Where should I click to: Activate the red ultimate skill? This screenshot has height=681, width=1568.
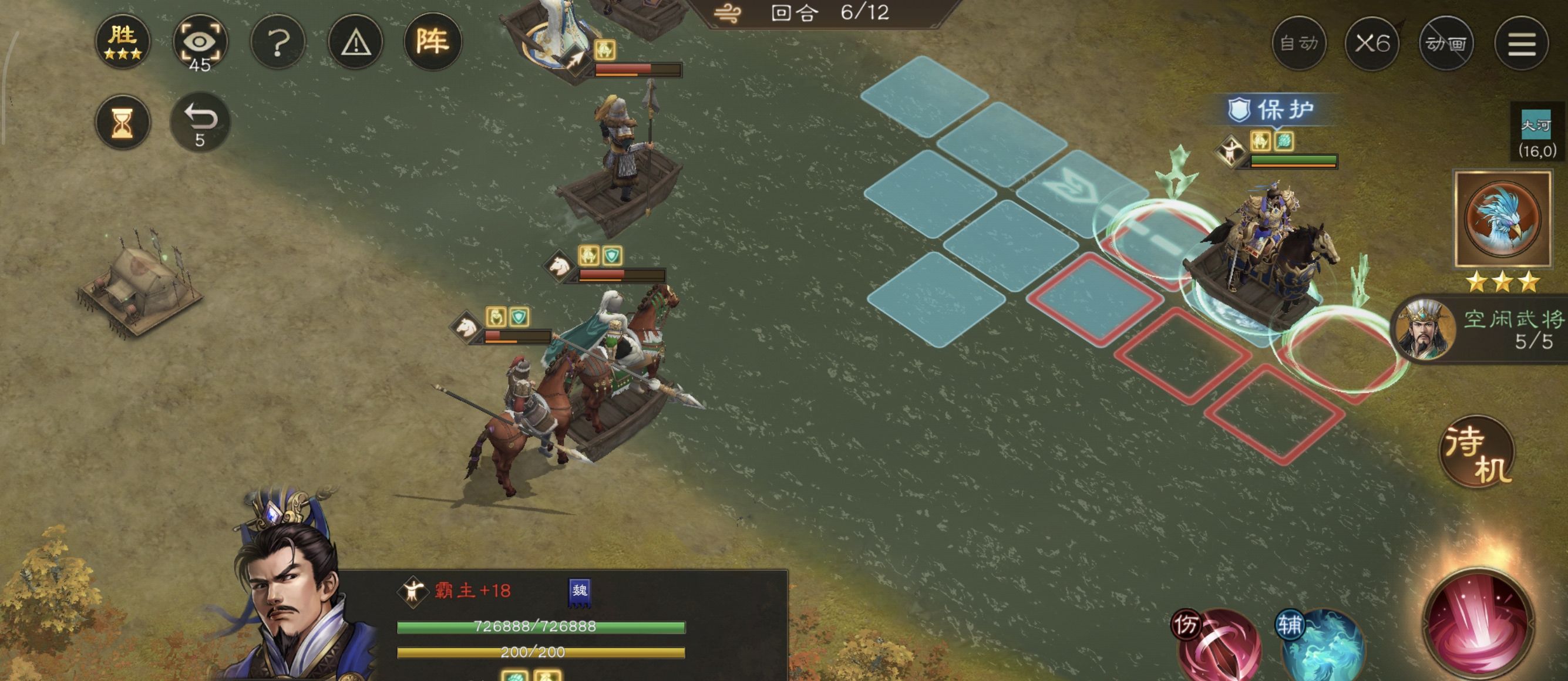1478,624
